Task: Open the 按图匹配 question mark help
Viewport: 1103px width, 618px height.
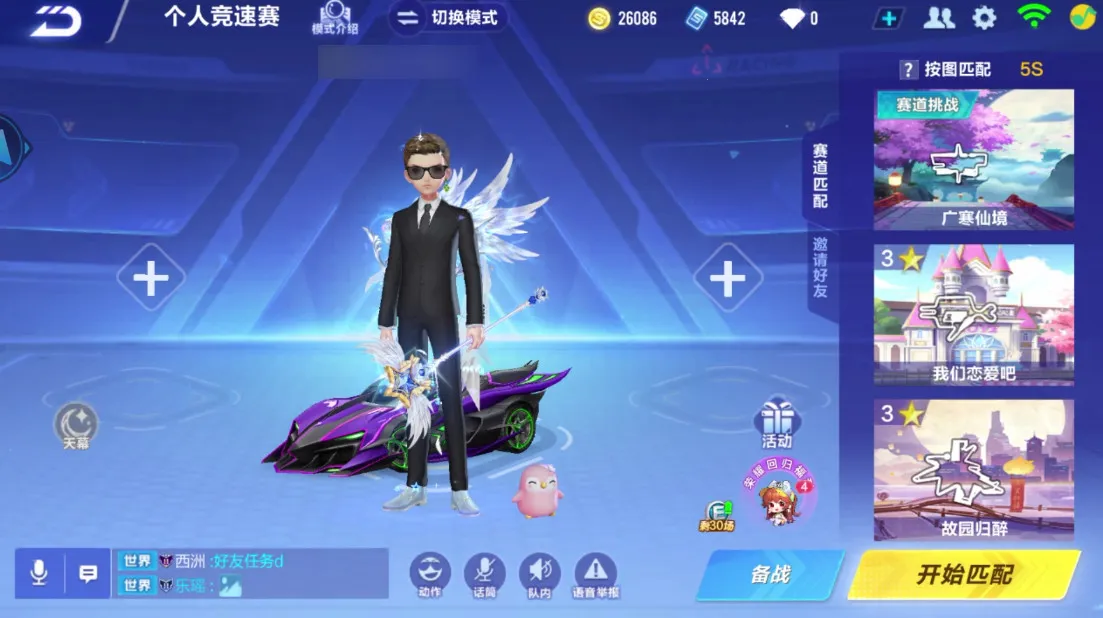Action: pos(908,69)
